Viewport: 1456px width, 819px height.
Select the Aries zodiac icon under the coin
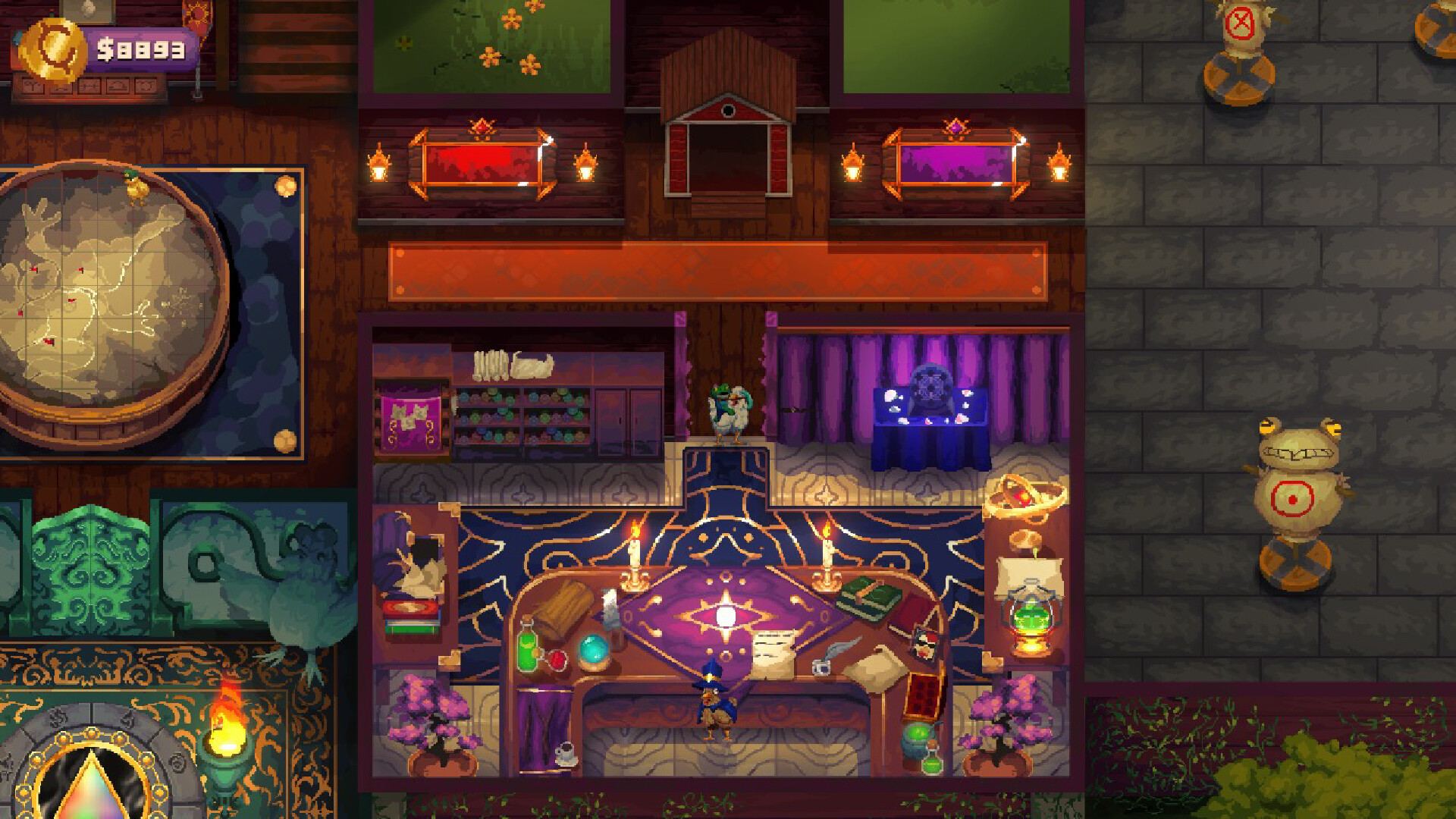point(34,86)
